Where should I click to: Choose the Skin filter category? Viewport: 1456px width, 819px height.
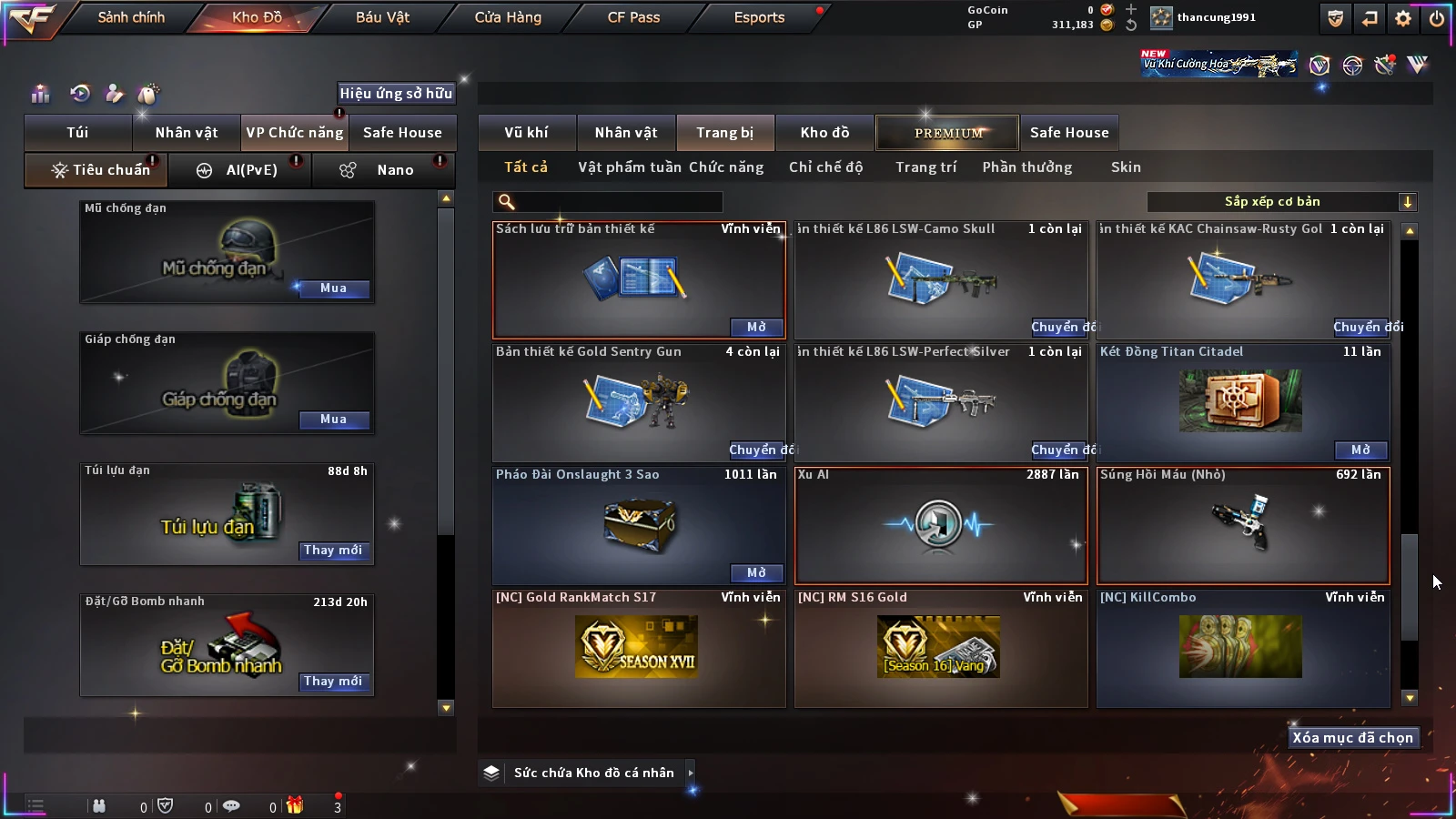point(1126,167)
